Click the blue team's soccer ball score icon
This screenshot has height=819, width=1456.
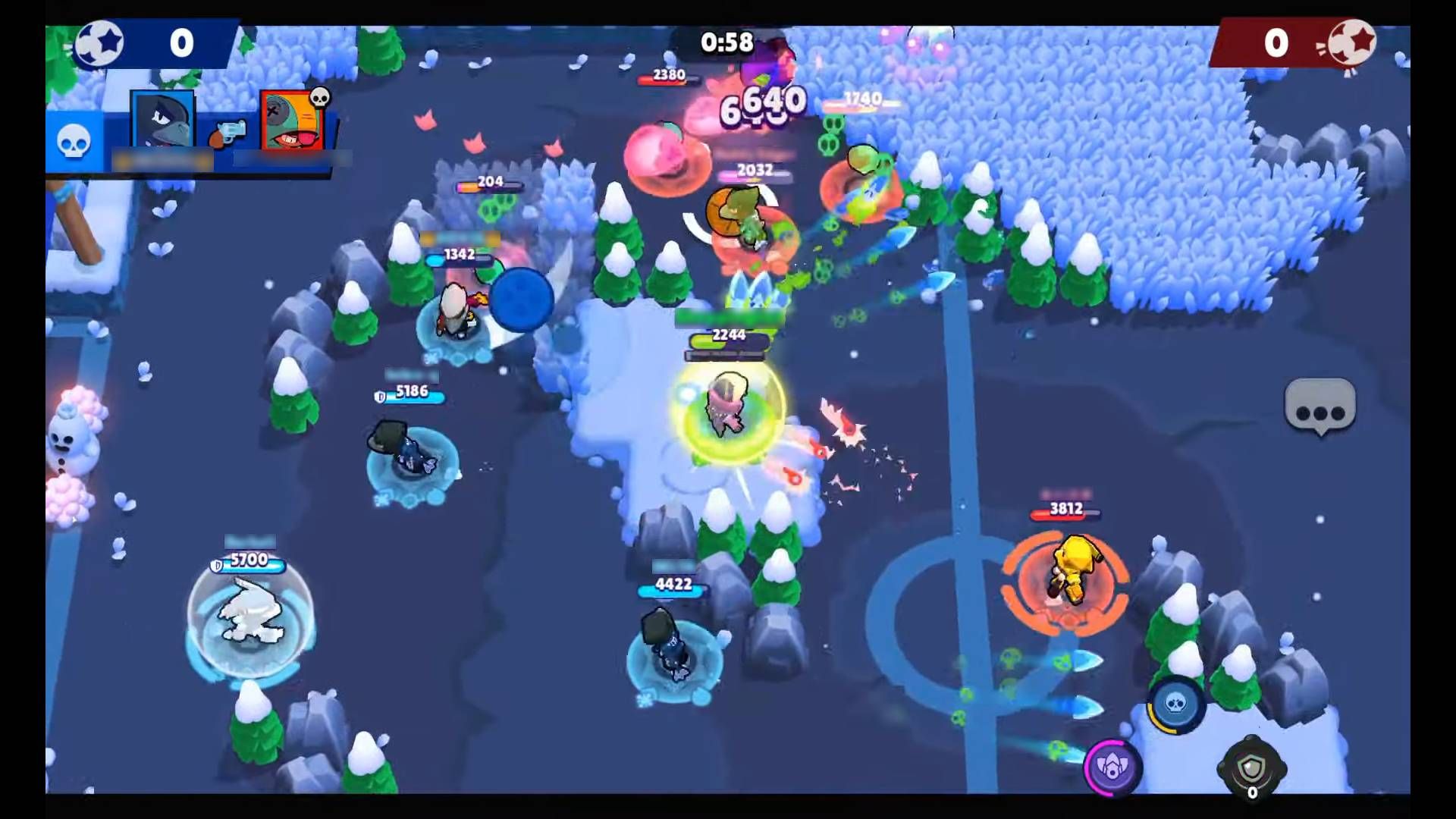click(100, 43)
